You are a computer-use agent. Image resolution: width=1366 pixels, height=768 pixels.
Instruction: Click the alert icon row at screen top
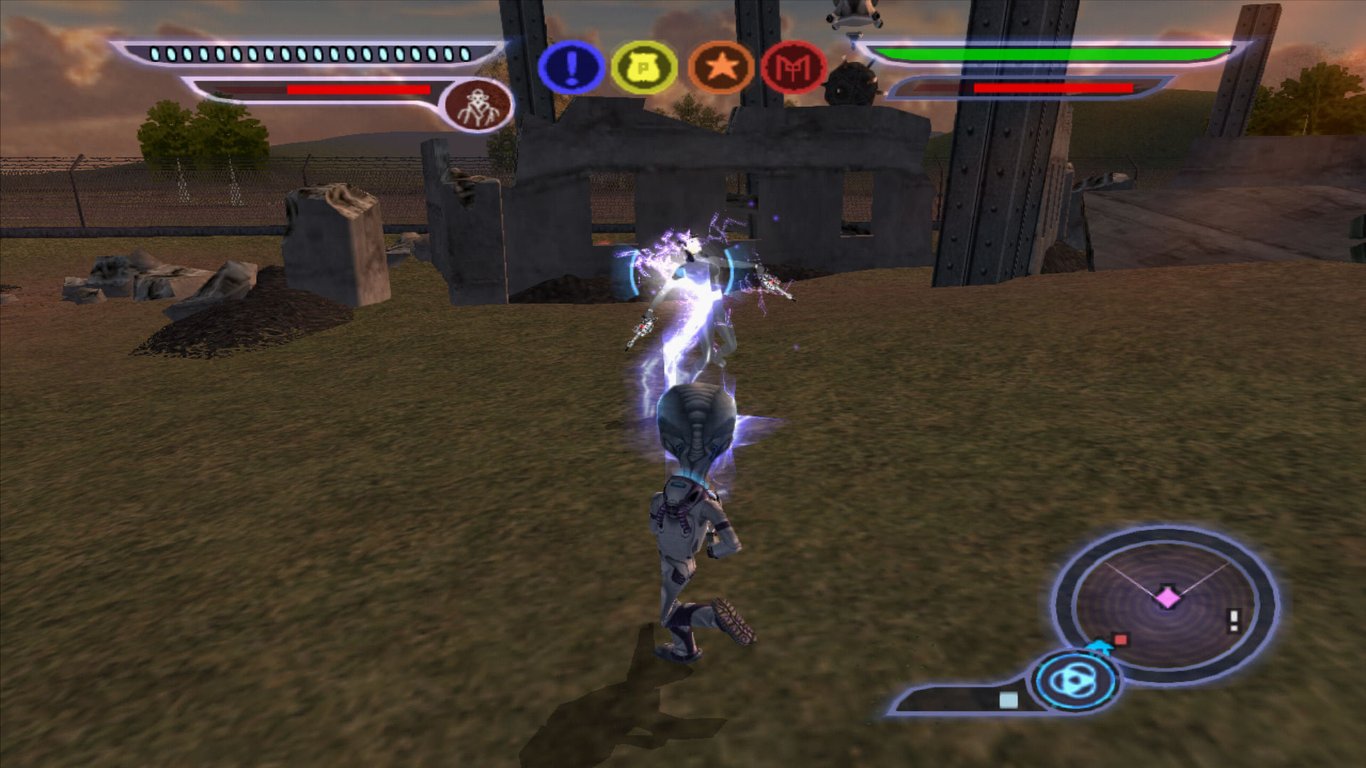tap(680, 66)
